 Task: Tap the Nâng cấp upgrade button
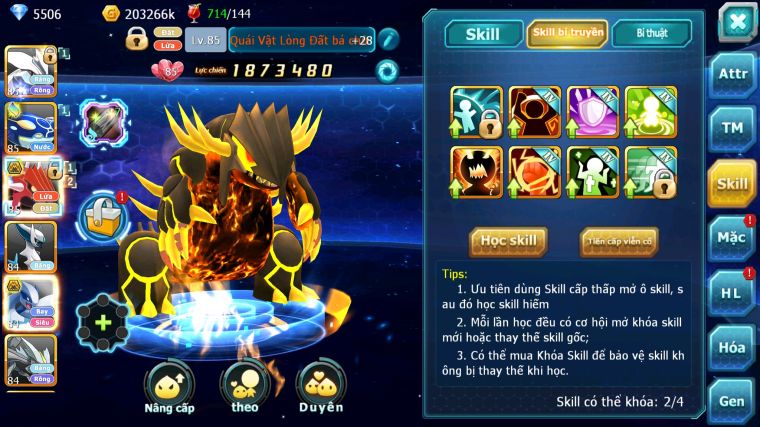[168, 386]
